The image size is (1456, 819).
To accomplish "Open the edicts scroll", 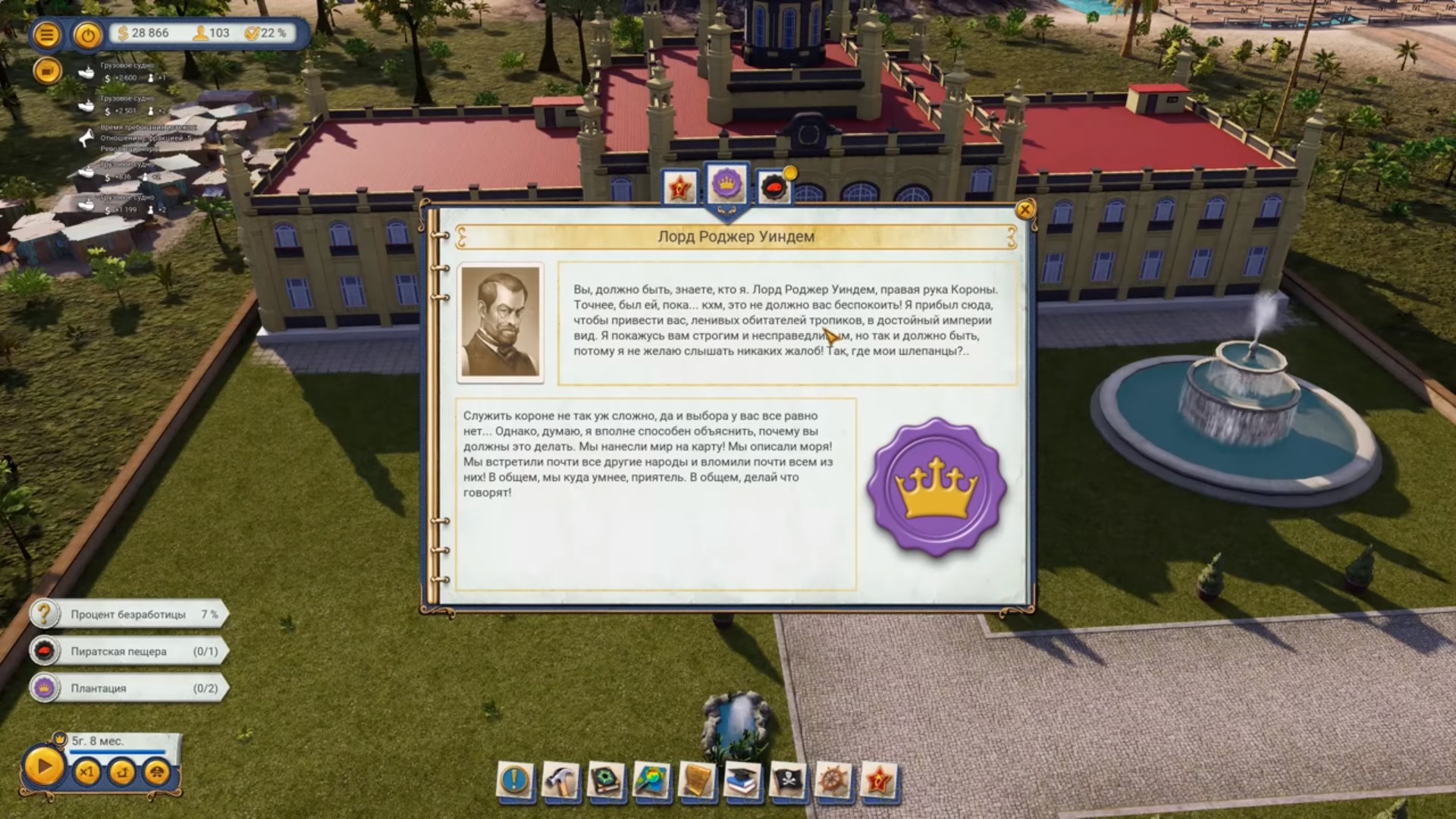I will click(x=697, y=781).
